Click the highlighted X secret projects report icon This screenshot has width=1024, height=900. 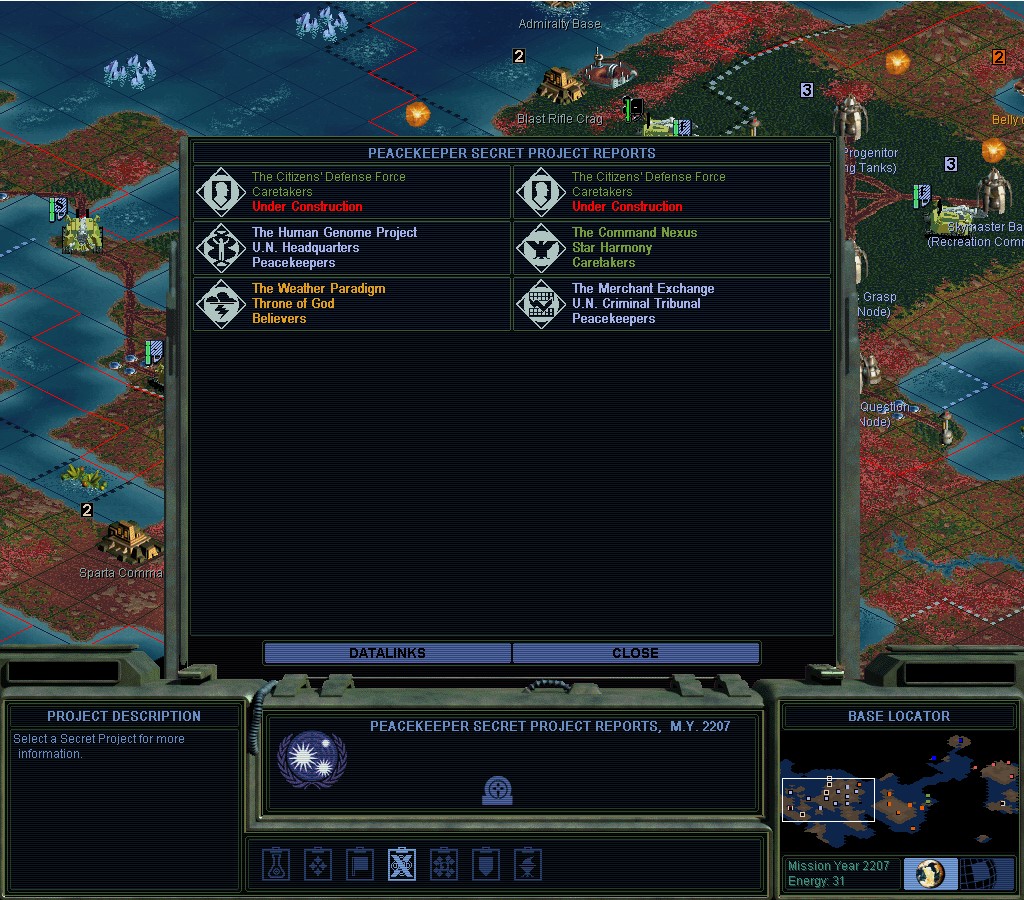pyautogui.click(x=402, y=864)
